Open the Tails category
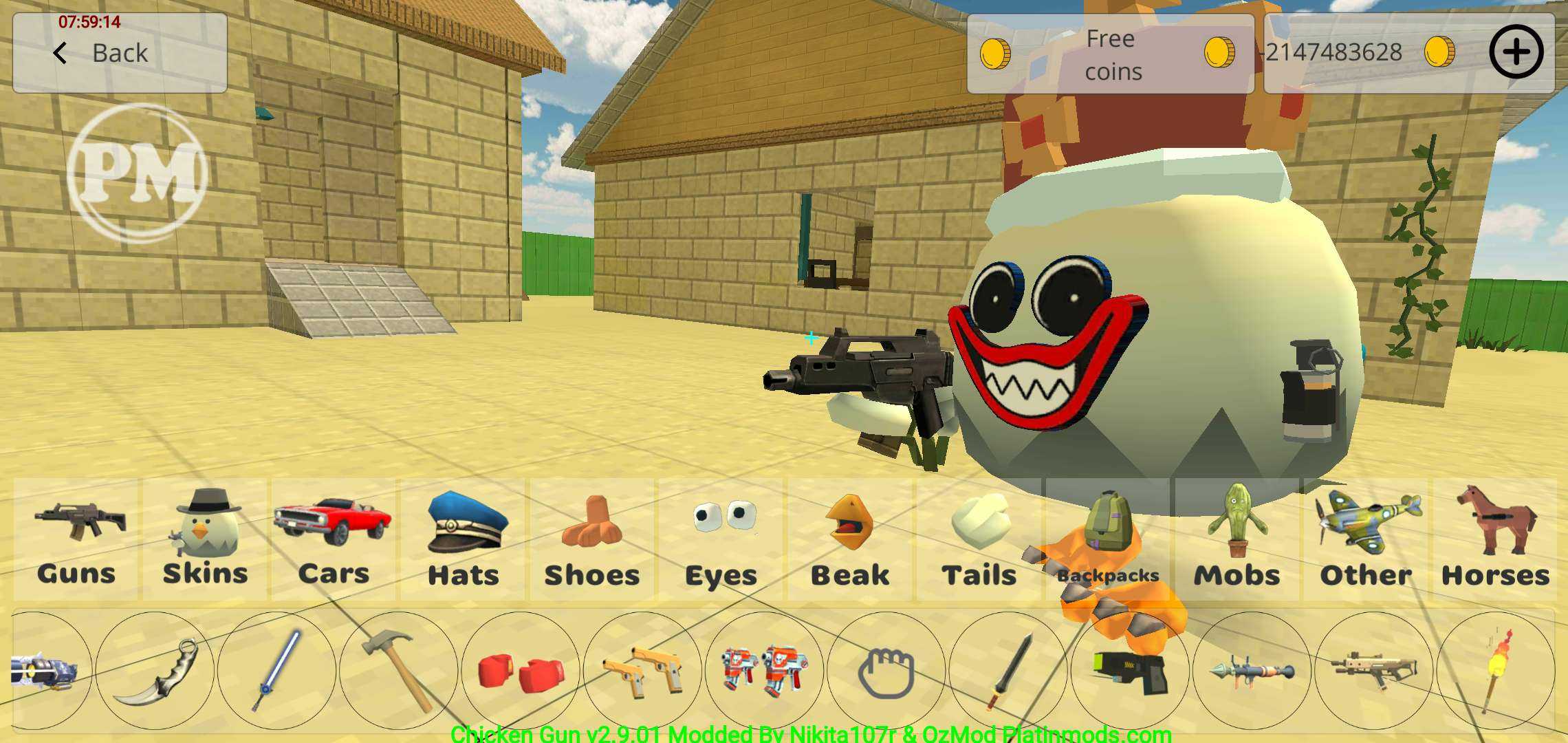Viewport: 1568px width, 743px height. coord(979,540)
